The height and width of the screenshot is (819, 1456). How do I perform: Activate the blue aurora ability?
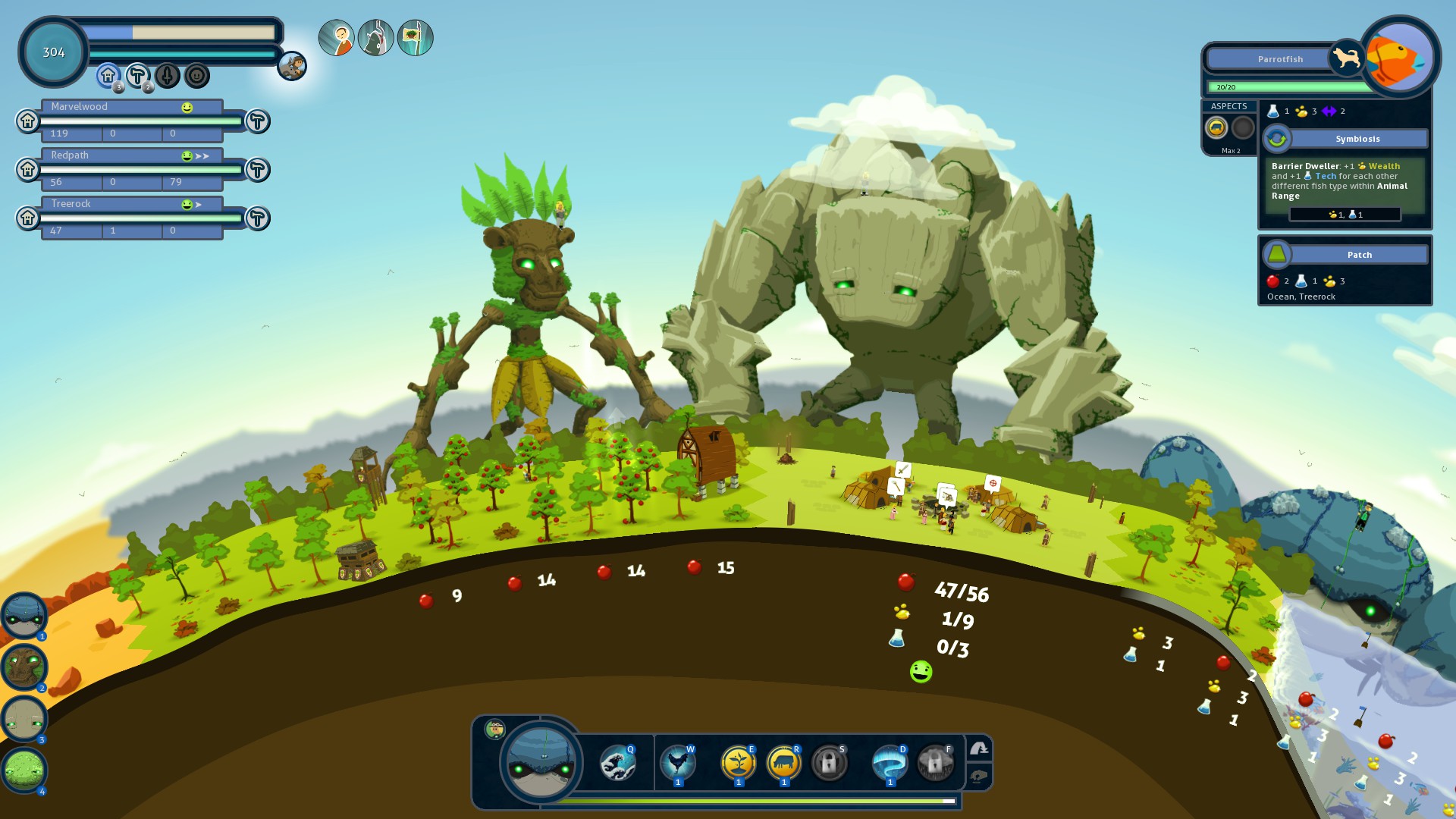pos(890,763)
